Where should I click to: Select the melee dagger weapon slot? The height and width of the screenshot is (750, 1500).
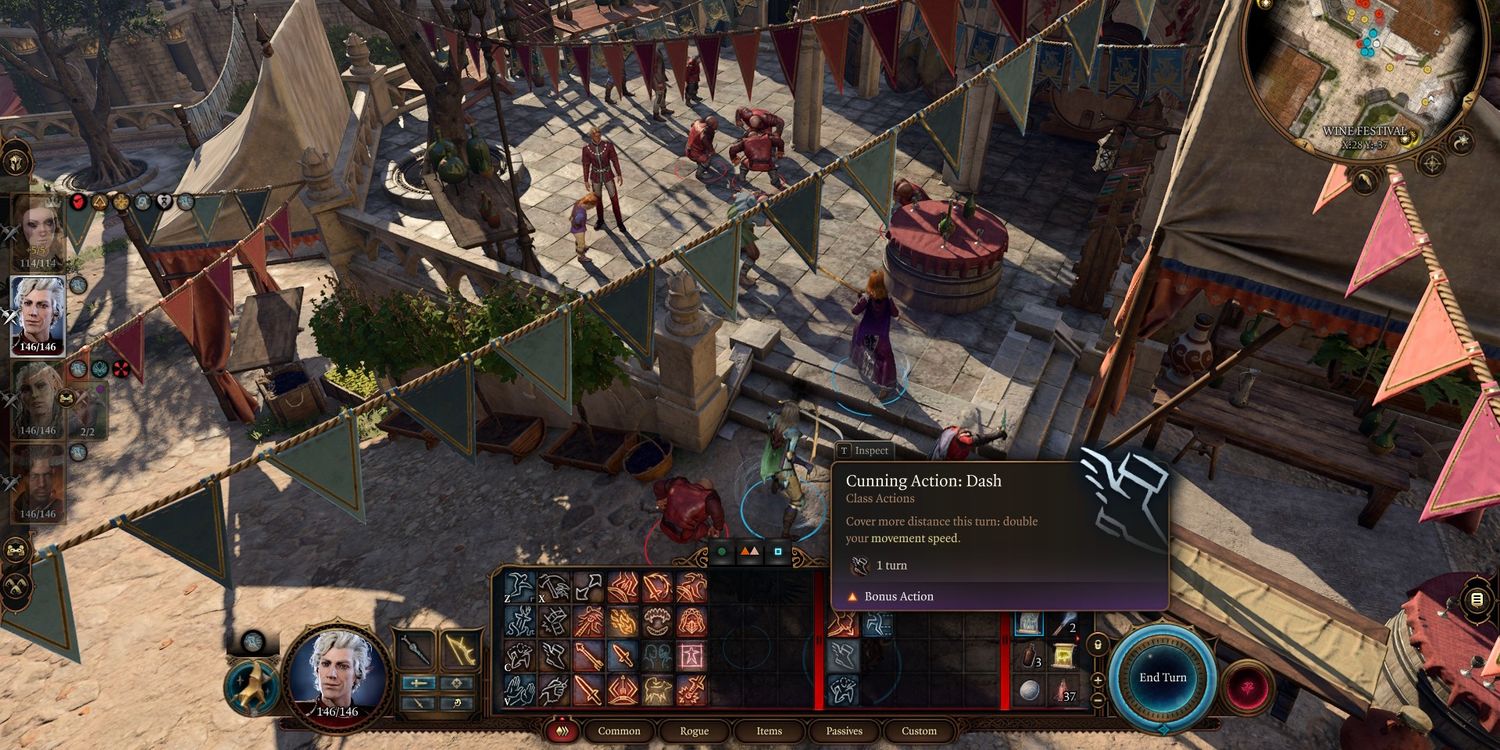415,650
